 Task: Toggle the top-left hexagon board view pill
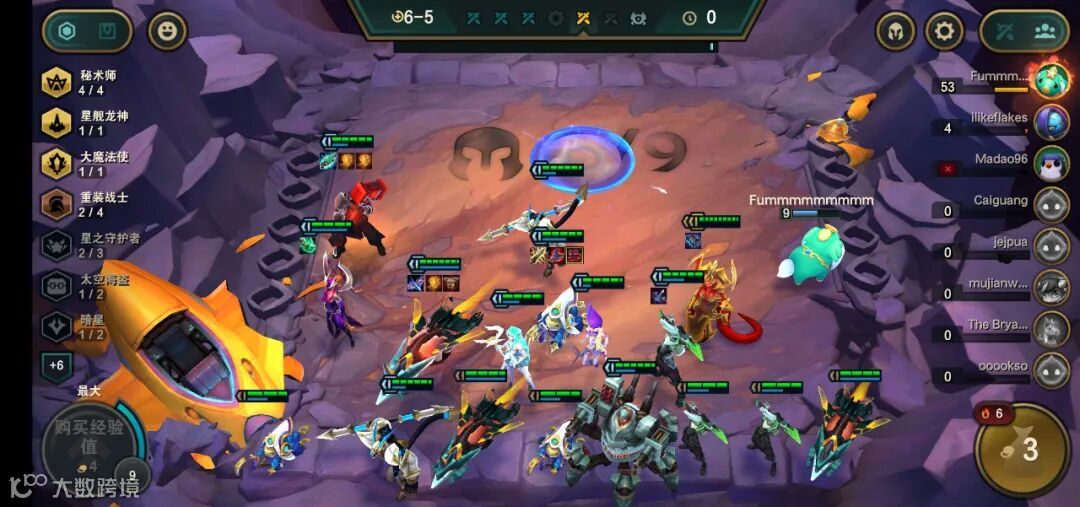coord(87,31)
